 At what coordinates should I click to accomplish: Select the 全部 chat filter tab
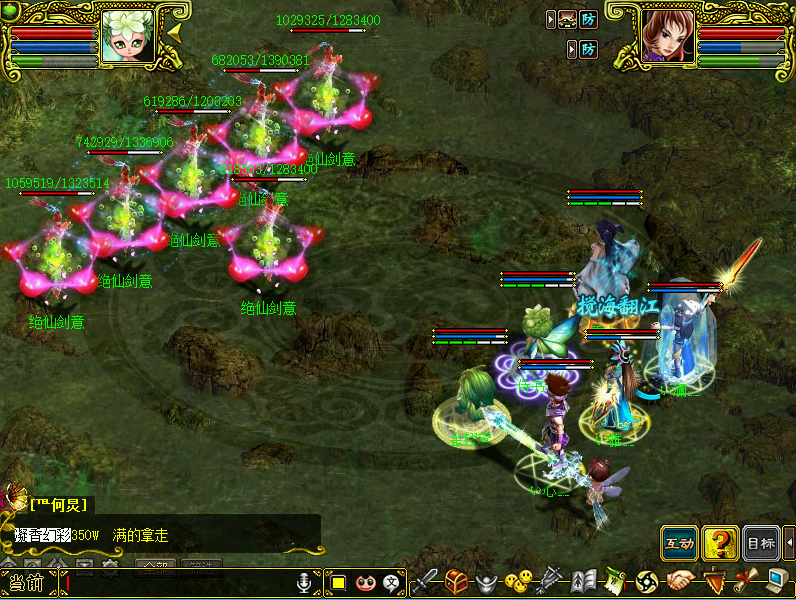coord(152,566)
